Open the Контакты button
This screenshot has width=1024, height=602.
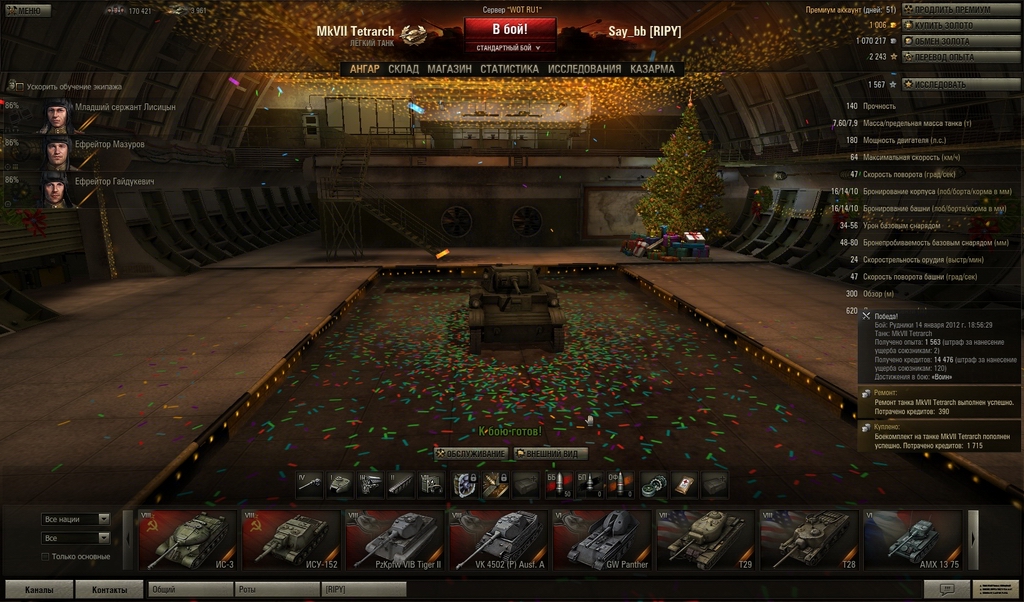click(109, 590)
